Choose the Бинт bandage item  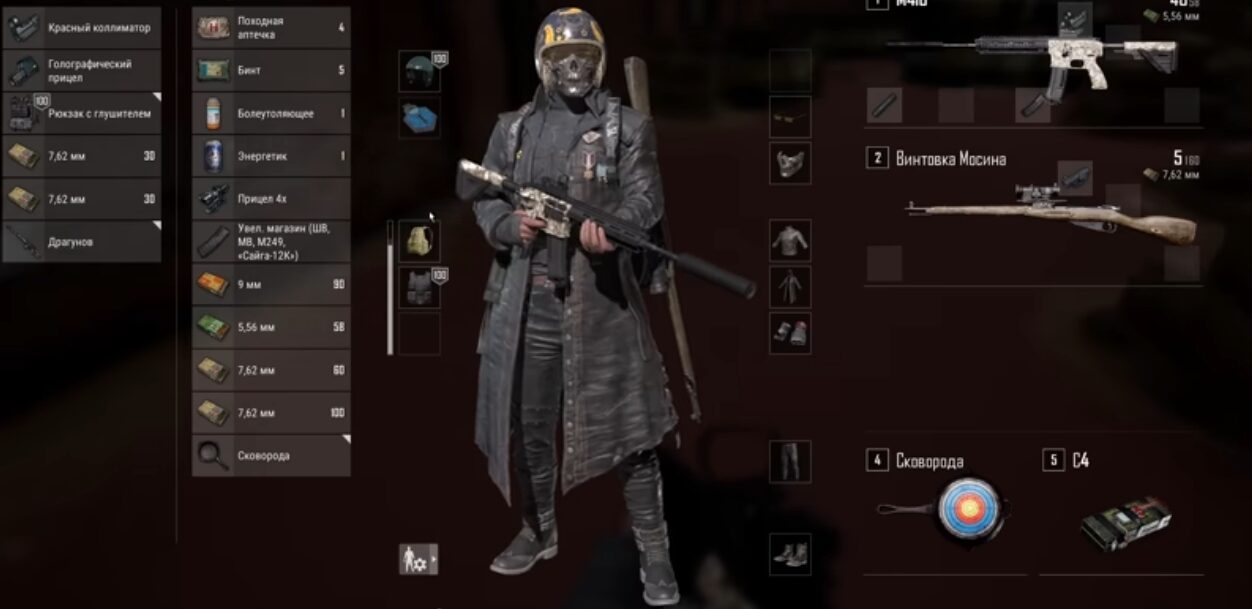click(x=271, y=70)
